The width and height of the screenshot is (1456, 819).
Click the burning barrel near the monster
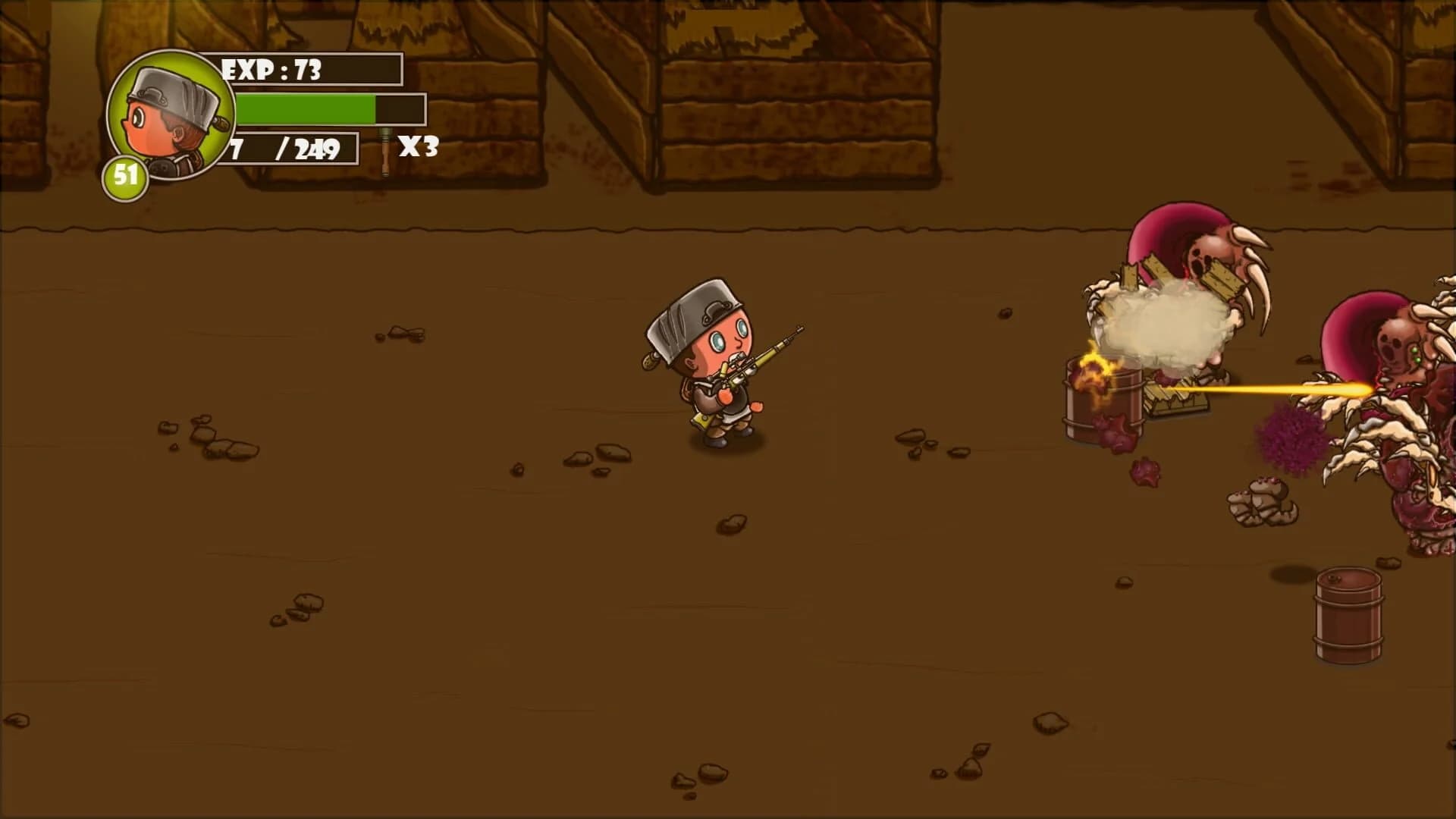pyautogui.click(x=1103, y=394)
